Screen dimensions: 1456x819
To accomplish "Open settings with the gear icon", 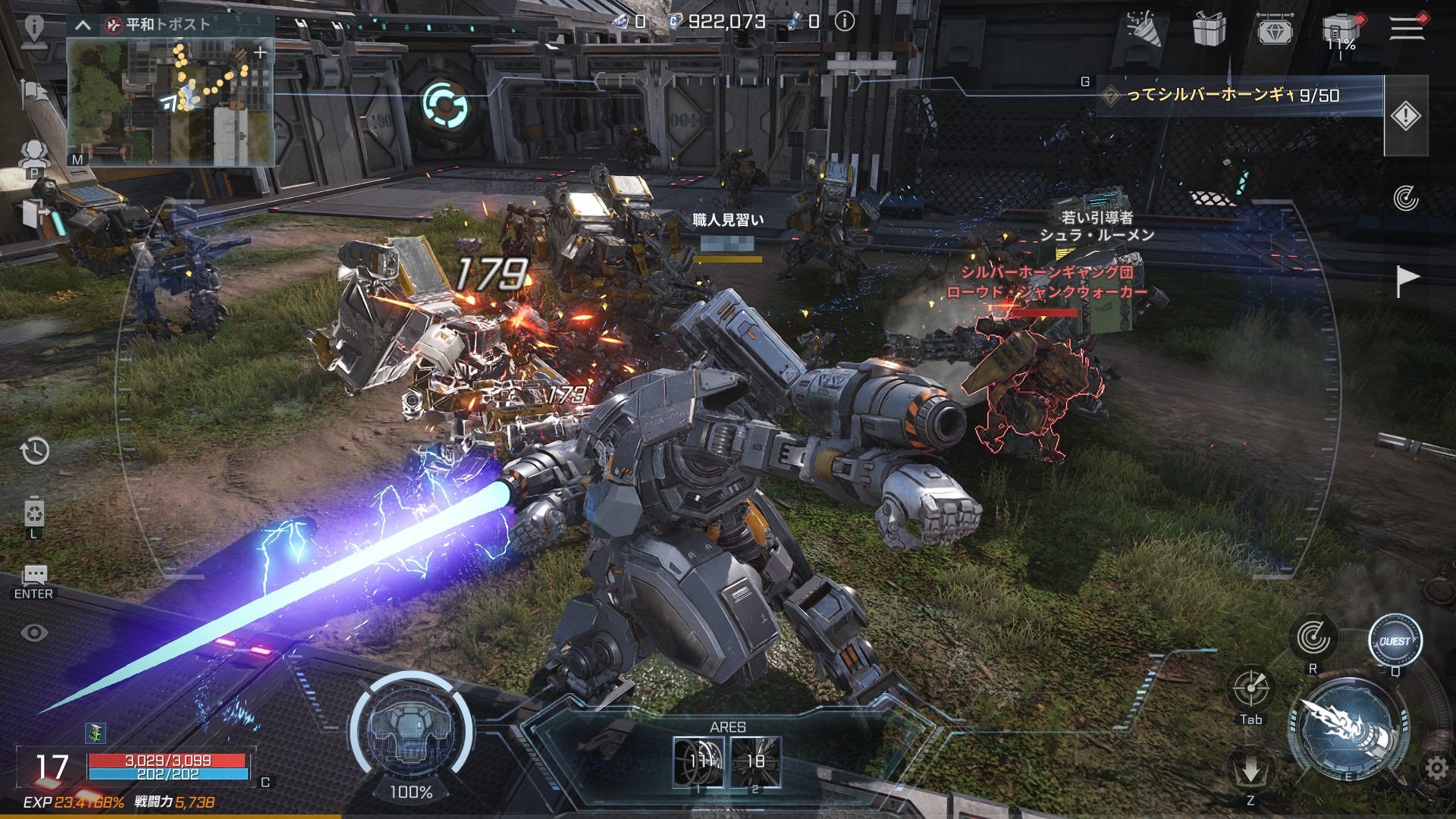I will (x=1436, y=769).
